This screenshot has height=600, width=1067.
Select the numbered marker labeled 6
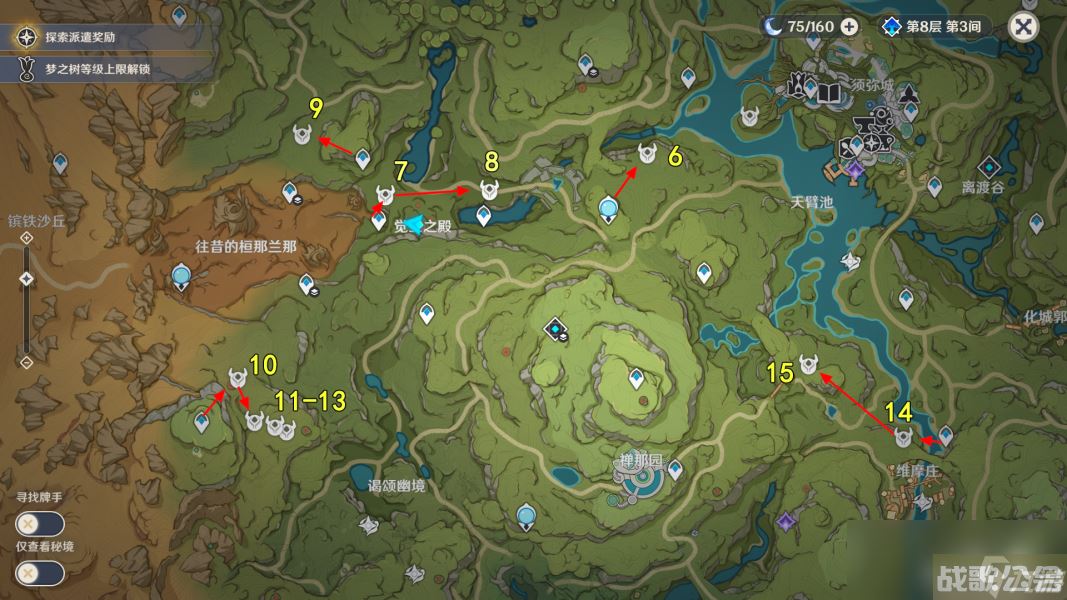point(647,153)
